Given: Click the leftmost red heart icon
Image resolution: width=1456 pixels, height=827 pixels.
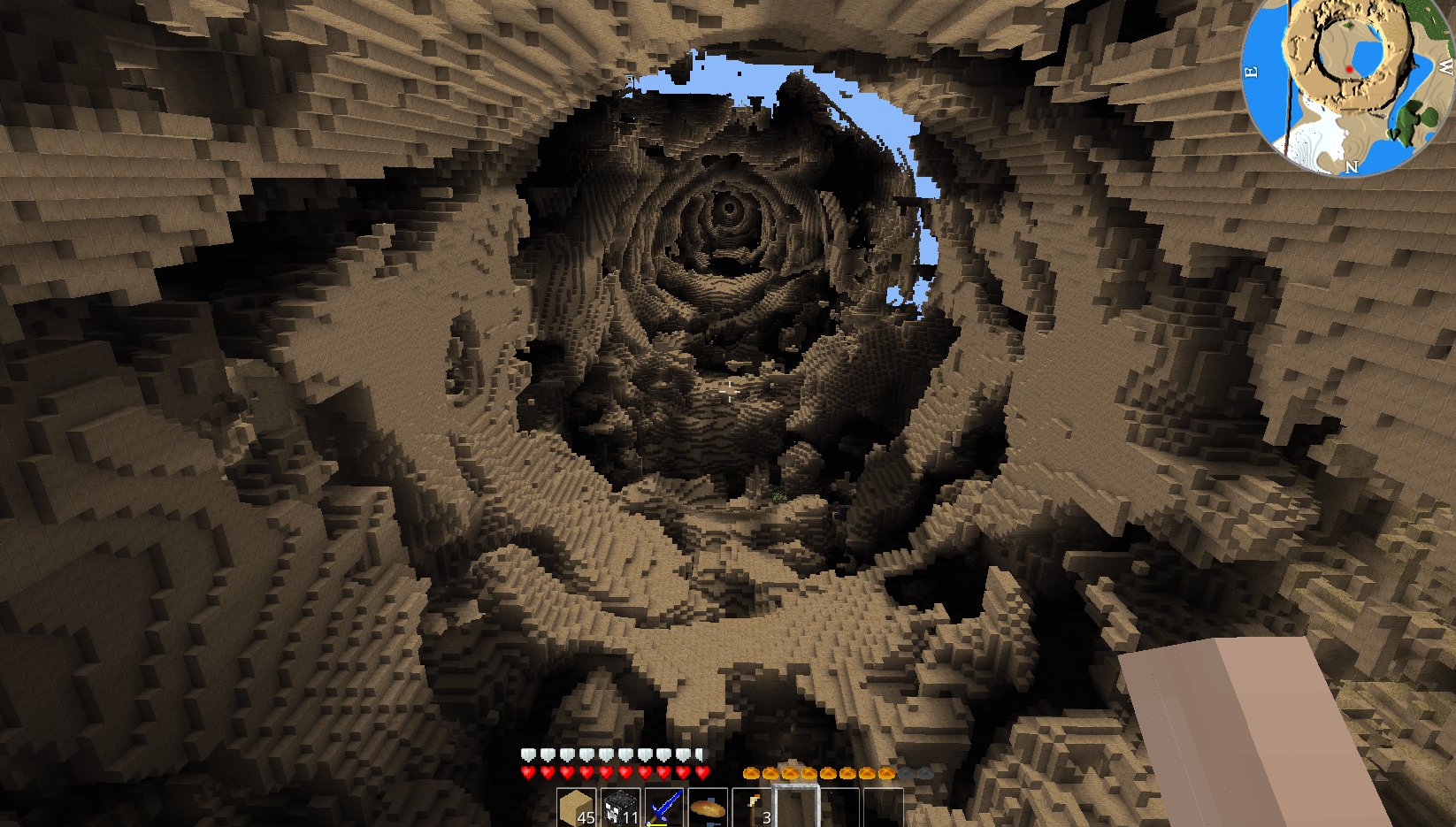Looking at the screenshot, I should 525,771.
